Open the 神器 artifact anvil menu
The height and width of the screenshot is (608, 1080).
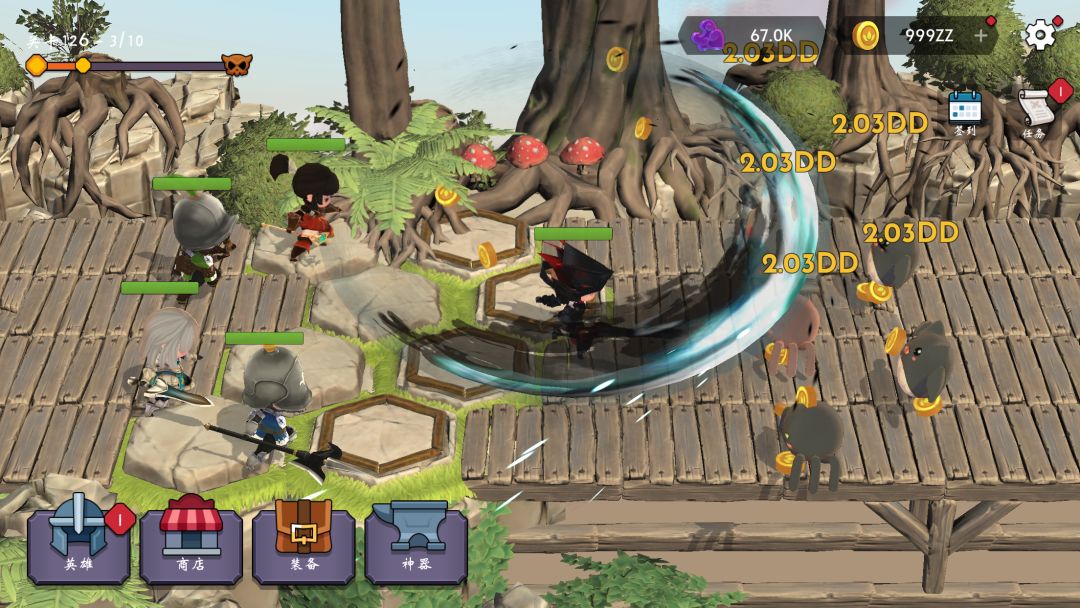click(416, 542)
